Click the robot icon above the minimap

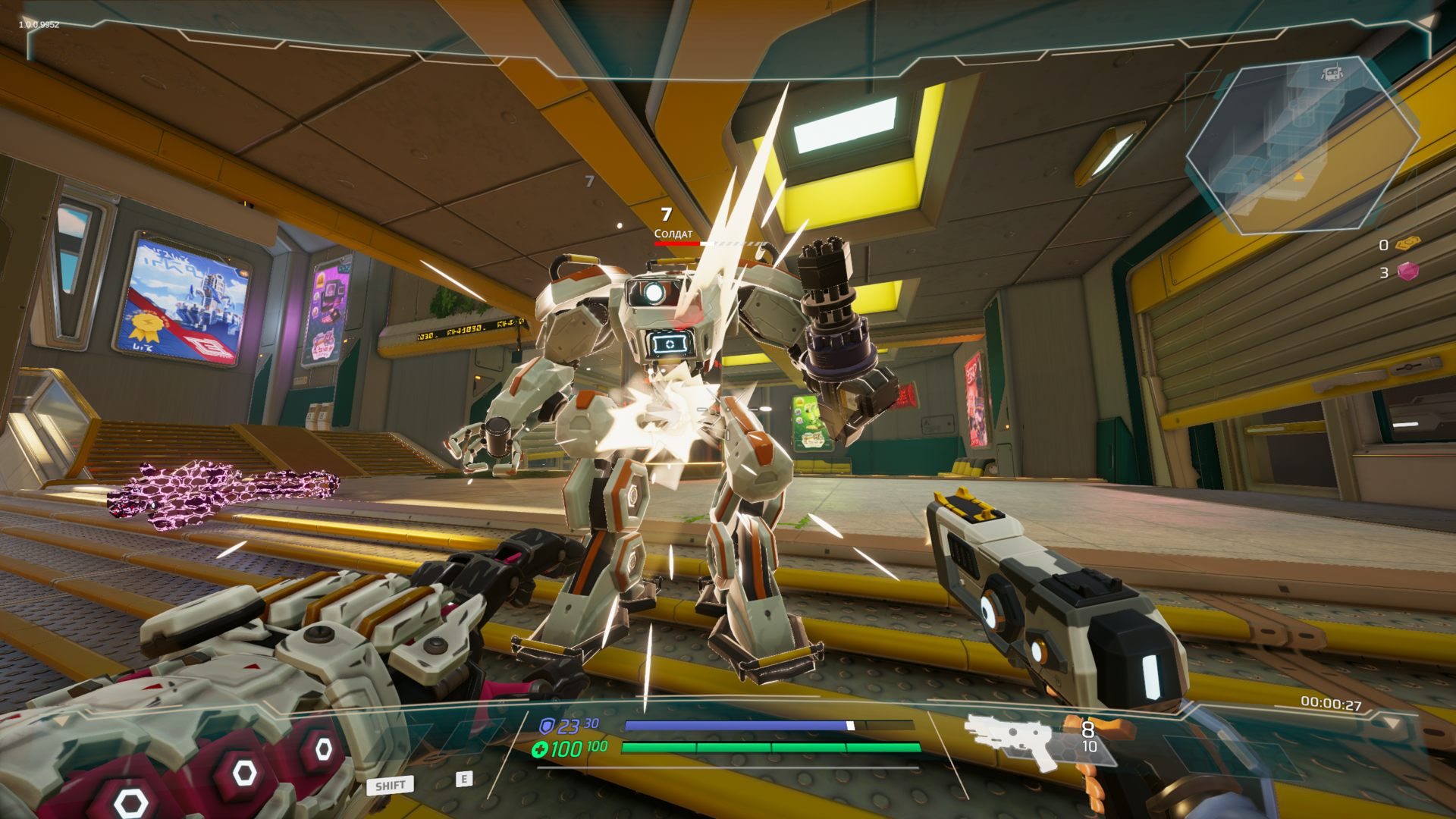pos(1332,74)
